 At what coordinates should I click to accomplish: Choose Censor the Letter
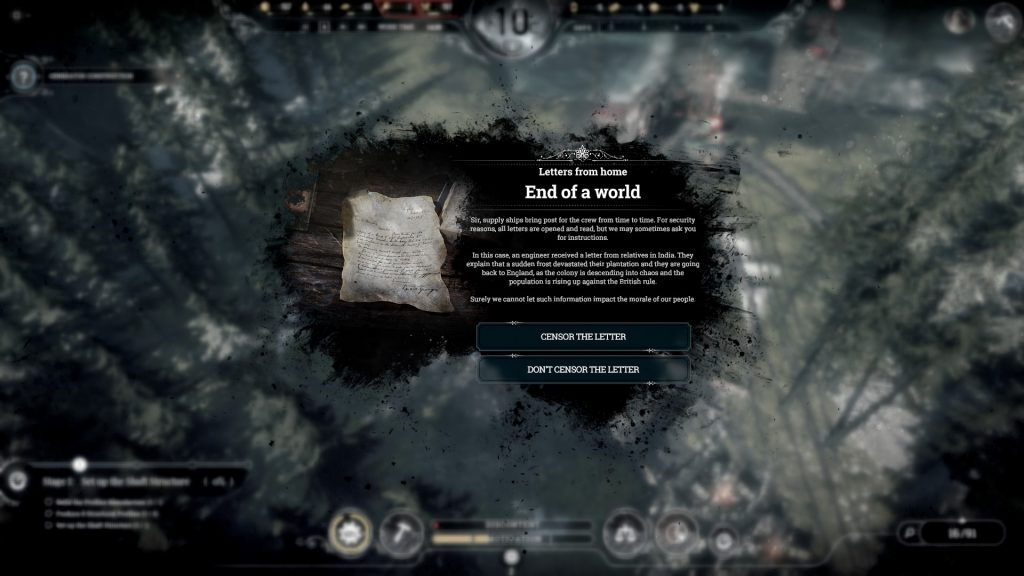pos(583,336)
